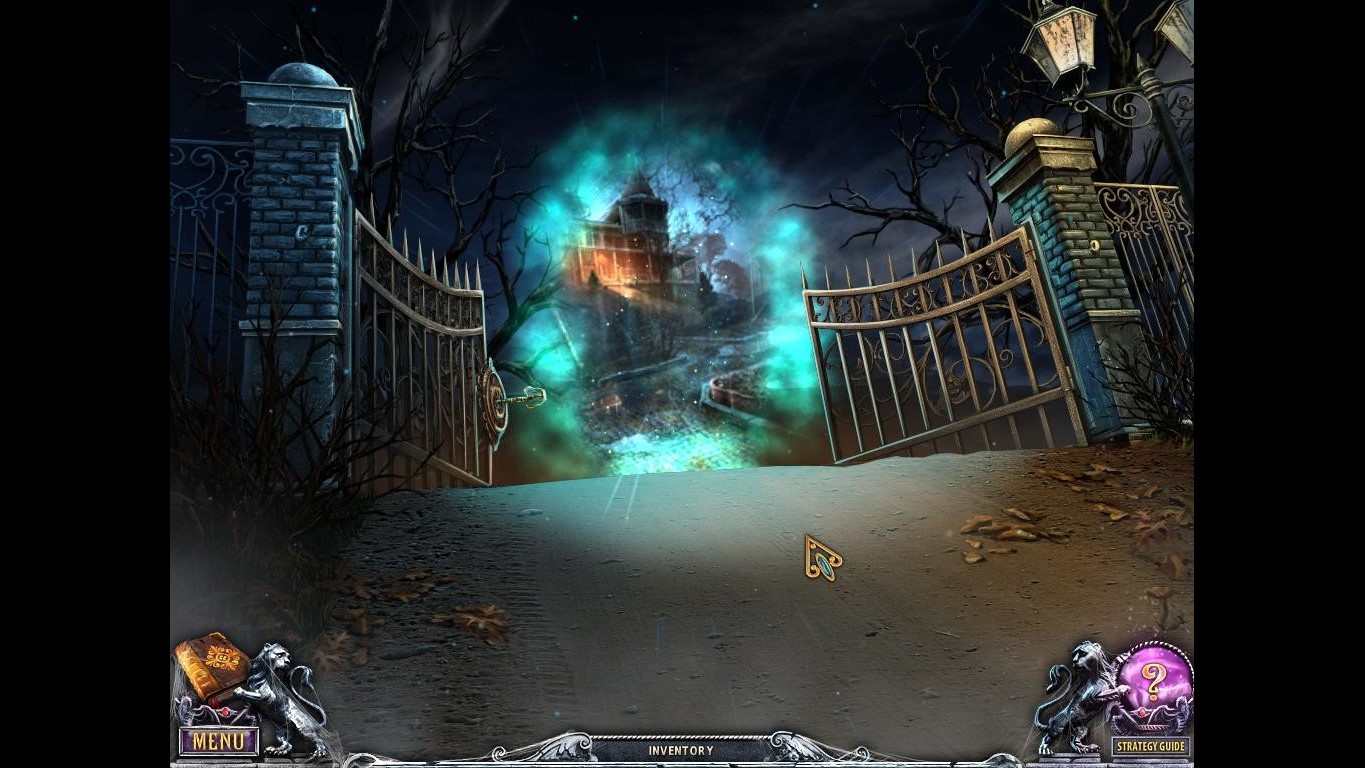1365x768 pixels.
Task: Open the journal book in bottom-left corner
Action: pos(210,660)
